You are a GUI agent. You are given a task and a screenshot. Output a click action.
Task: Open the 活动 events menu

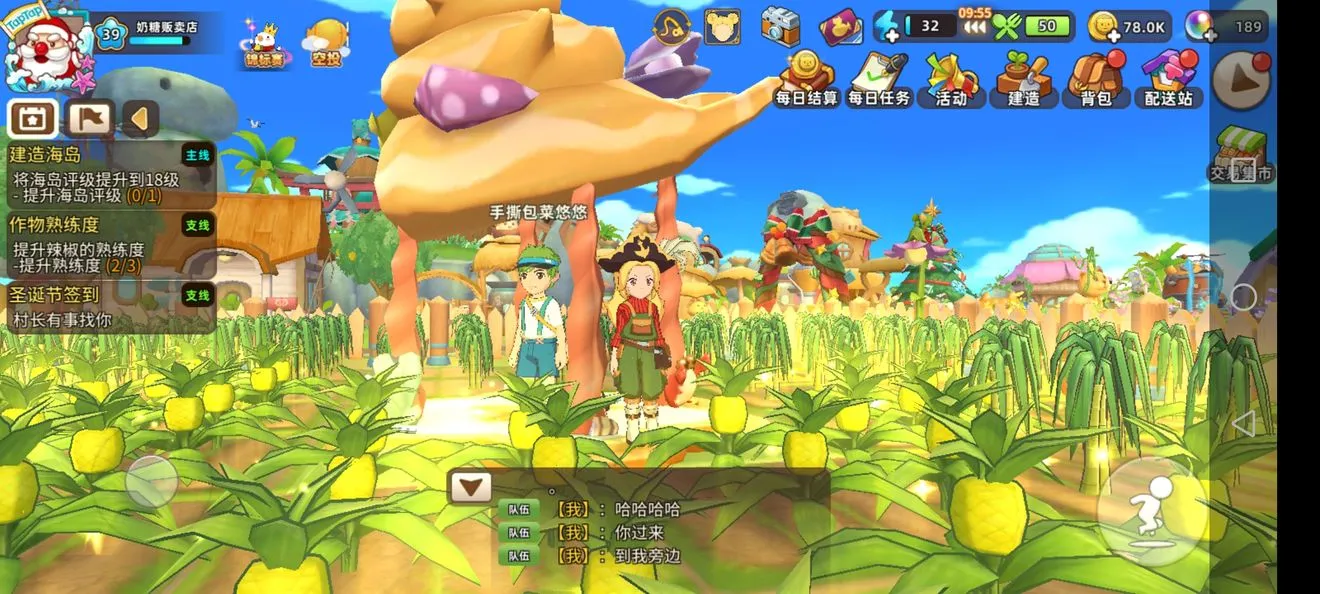pos(951,78)
